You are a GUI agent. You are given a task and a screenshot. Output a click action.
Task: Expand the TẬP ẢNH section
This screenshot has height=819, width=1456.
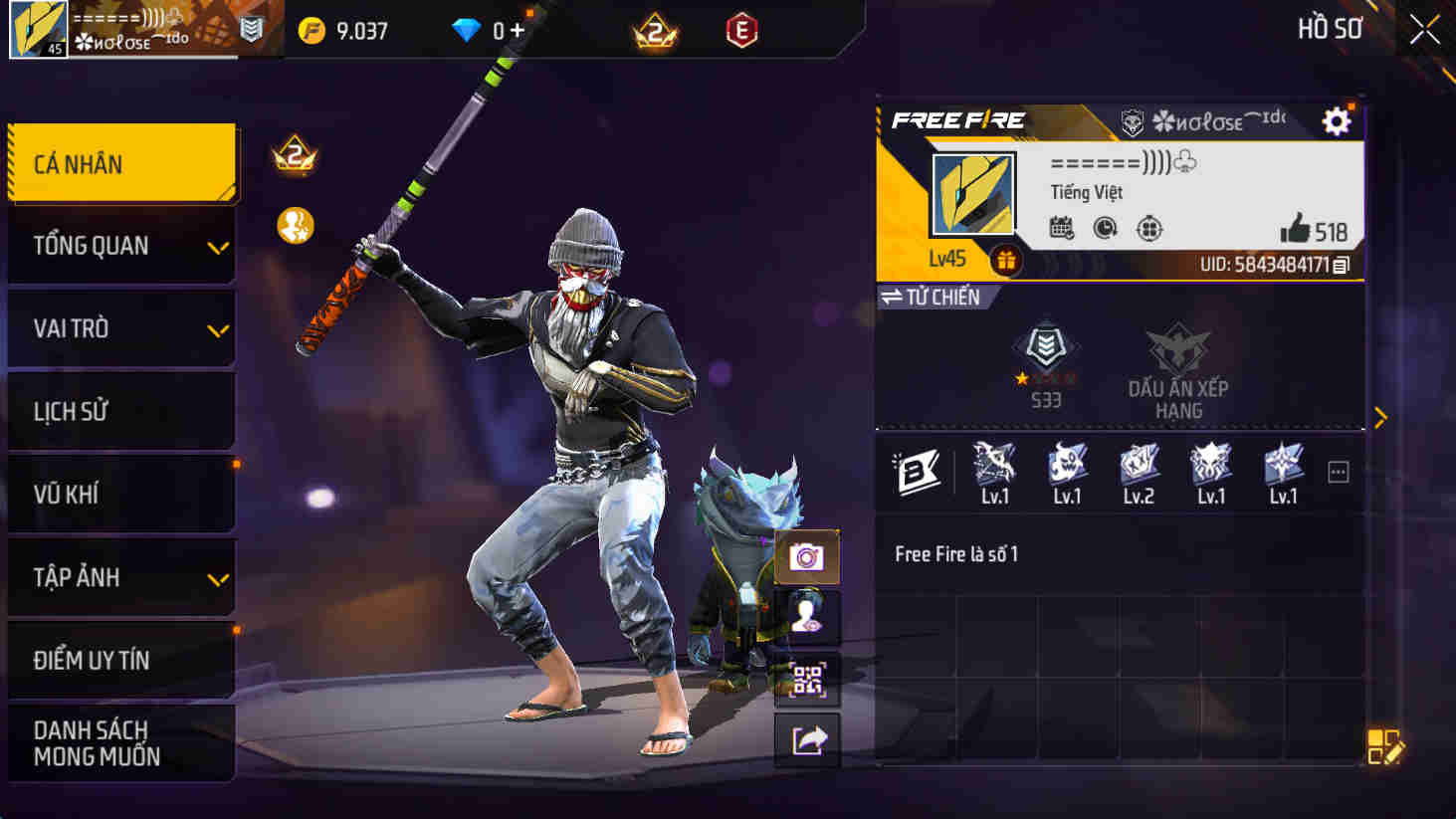119,576
